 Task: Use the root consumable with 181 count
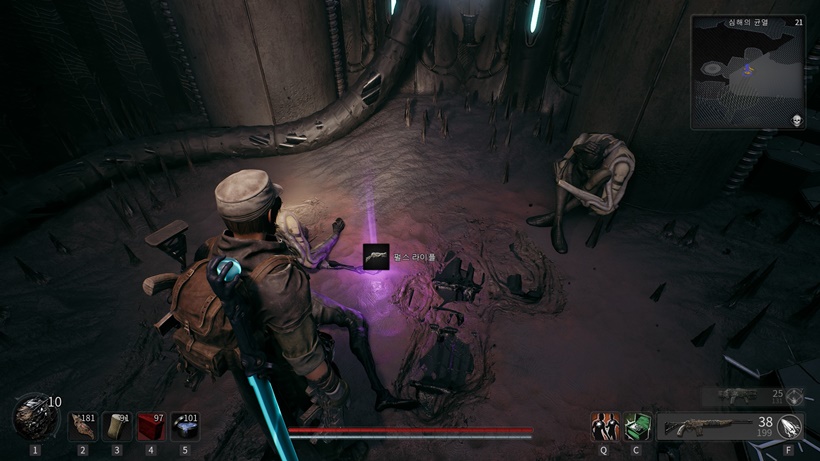click(x=82, y=426)
